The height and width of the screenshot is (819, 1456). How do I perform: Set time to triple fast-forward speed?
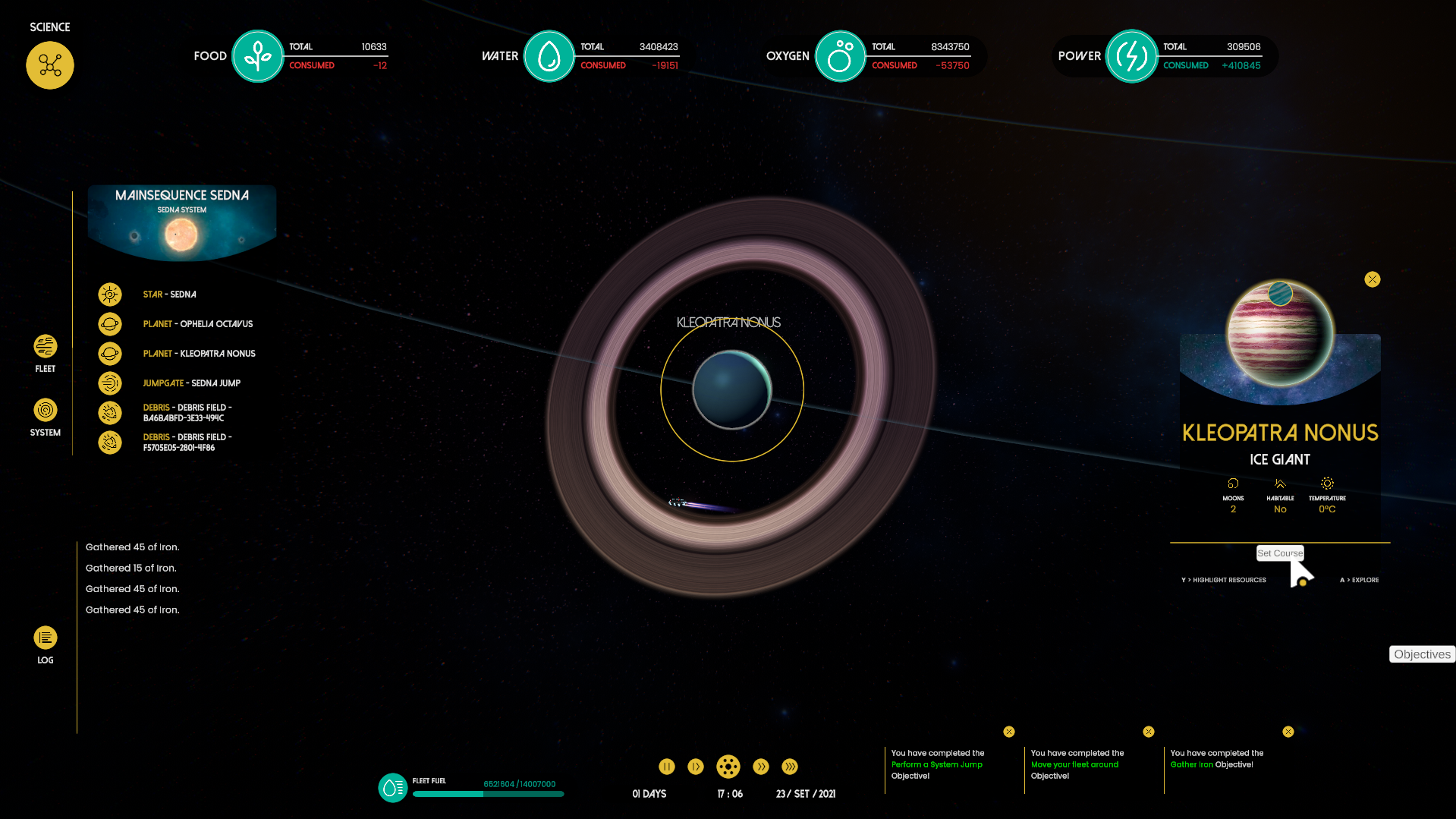[x=790, y=767]
